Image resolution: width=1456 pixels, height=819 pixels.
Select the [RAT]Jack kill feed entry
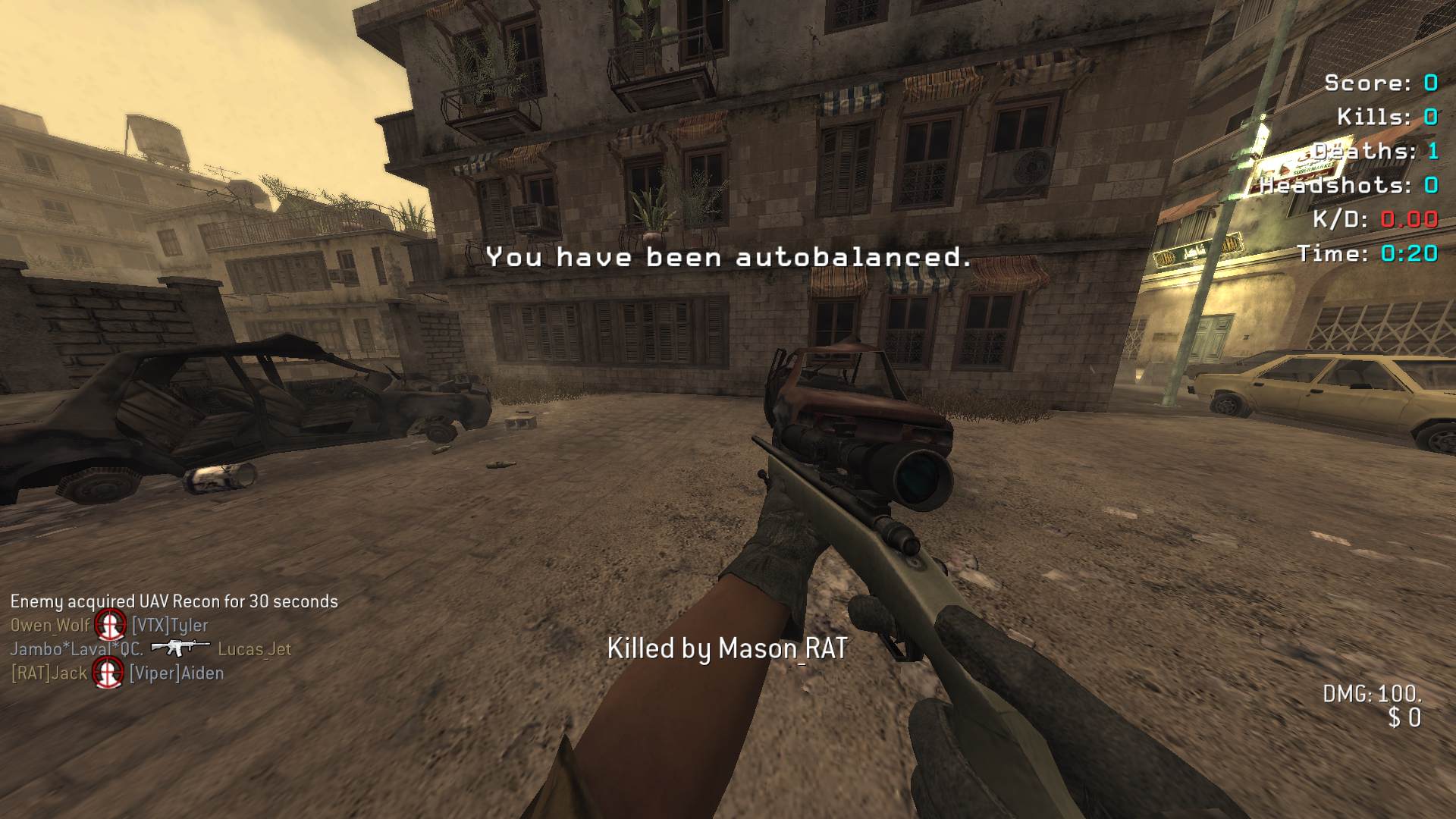[49, 673]
